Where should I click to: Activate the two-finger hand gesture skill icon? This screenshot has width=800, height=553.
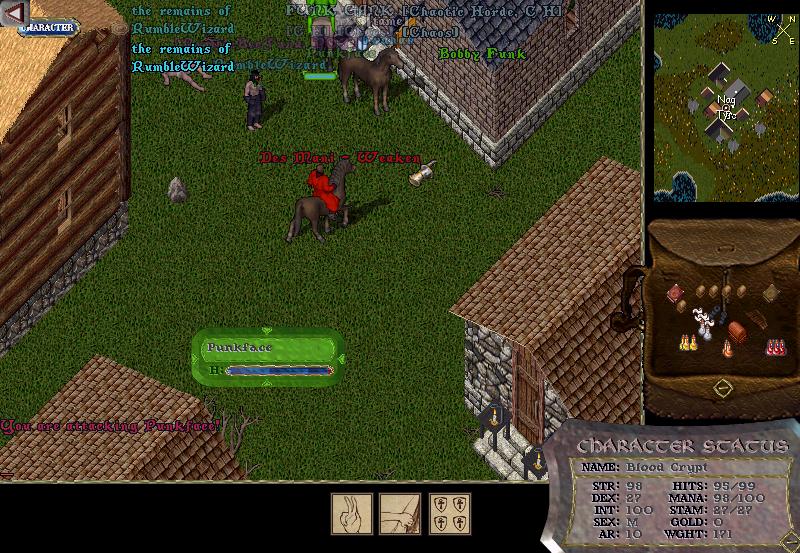coord(351,511)
